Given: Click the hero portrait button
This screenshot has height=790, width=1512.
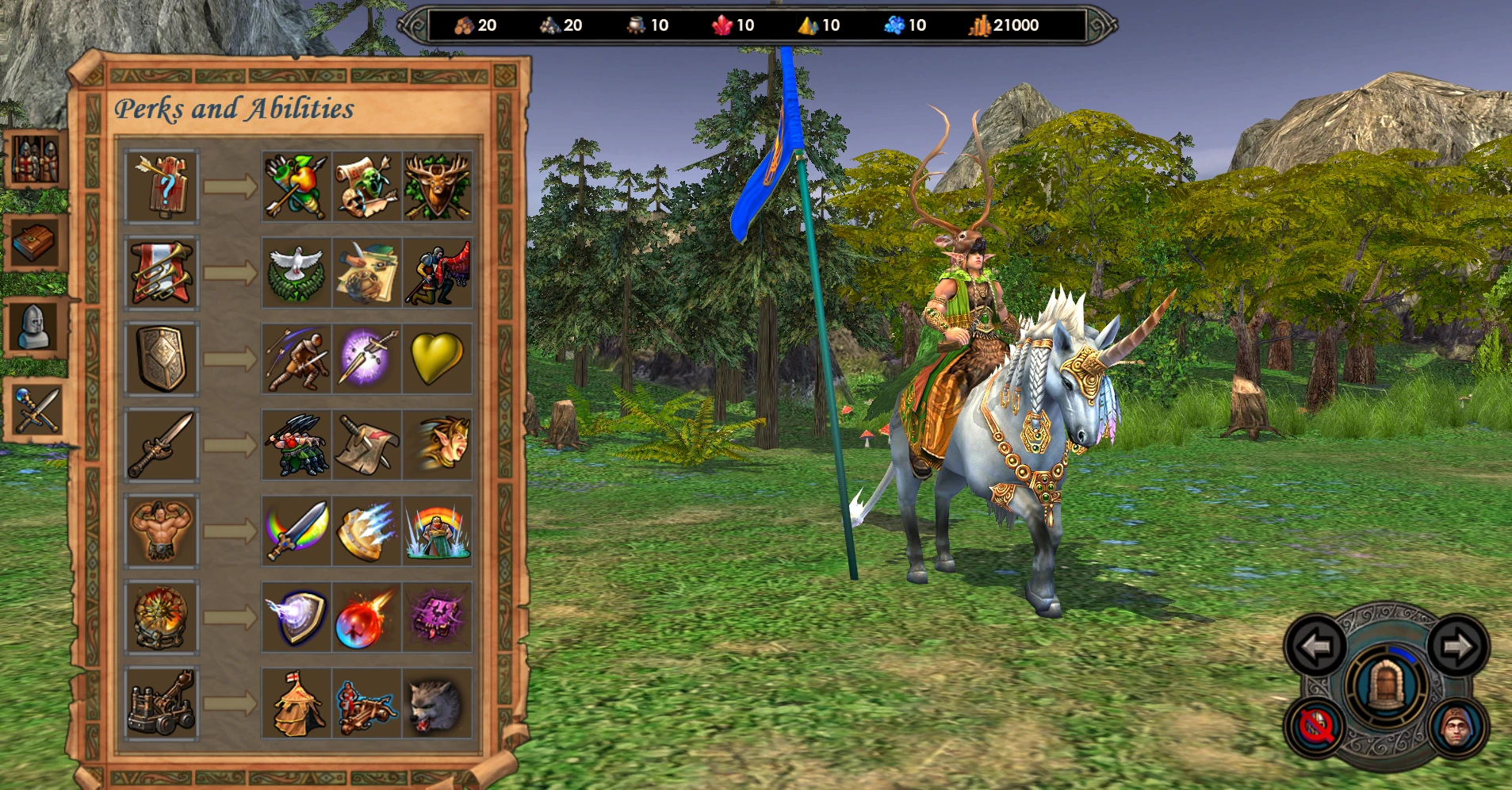Looking at the screenshot, I should tap(1457, 727).
